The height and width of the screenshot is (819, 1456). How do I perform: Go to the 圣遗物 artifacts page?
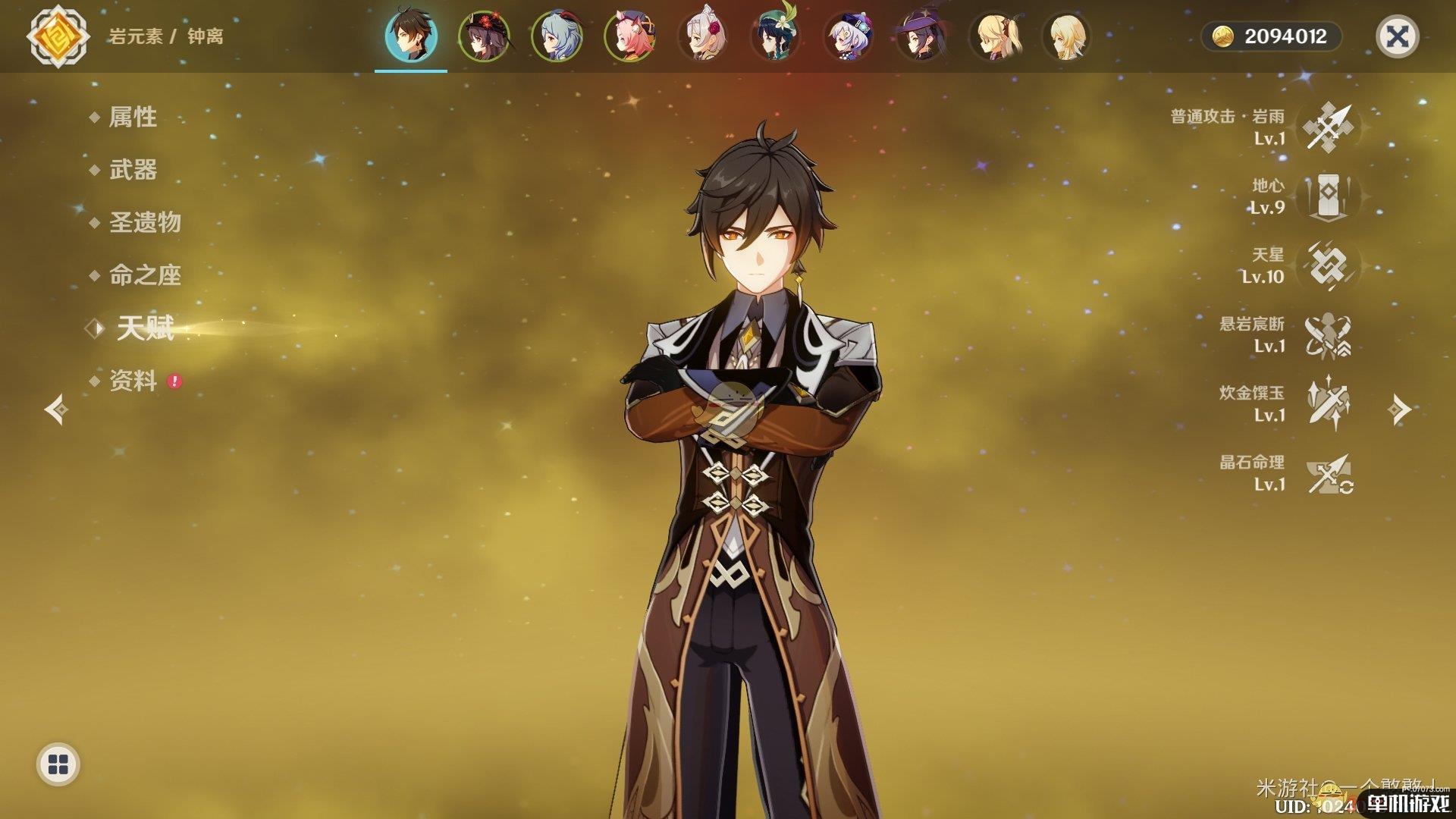click(145, 222)
